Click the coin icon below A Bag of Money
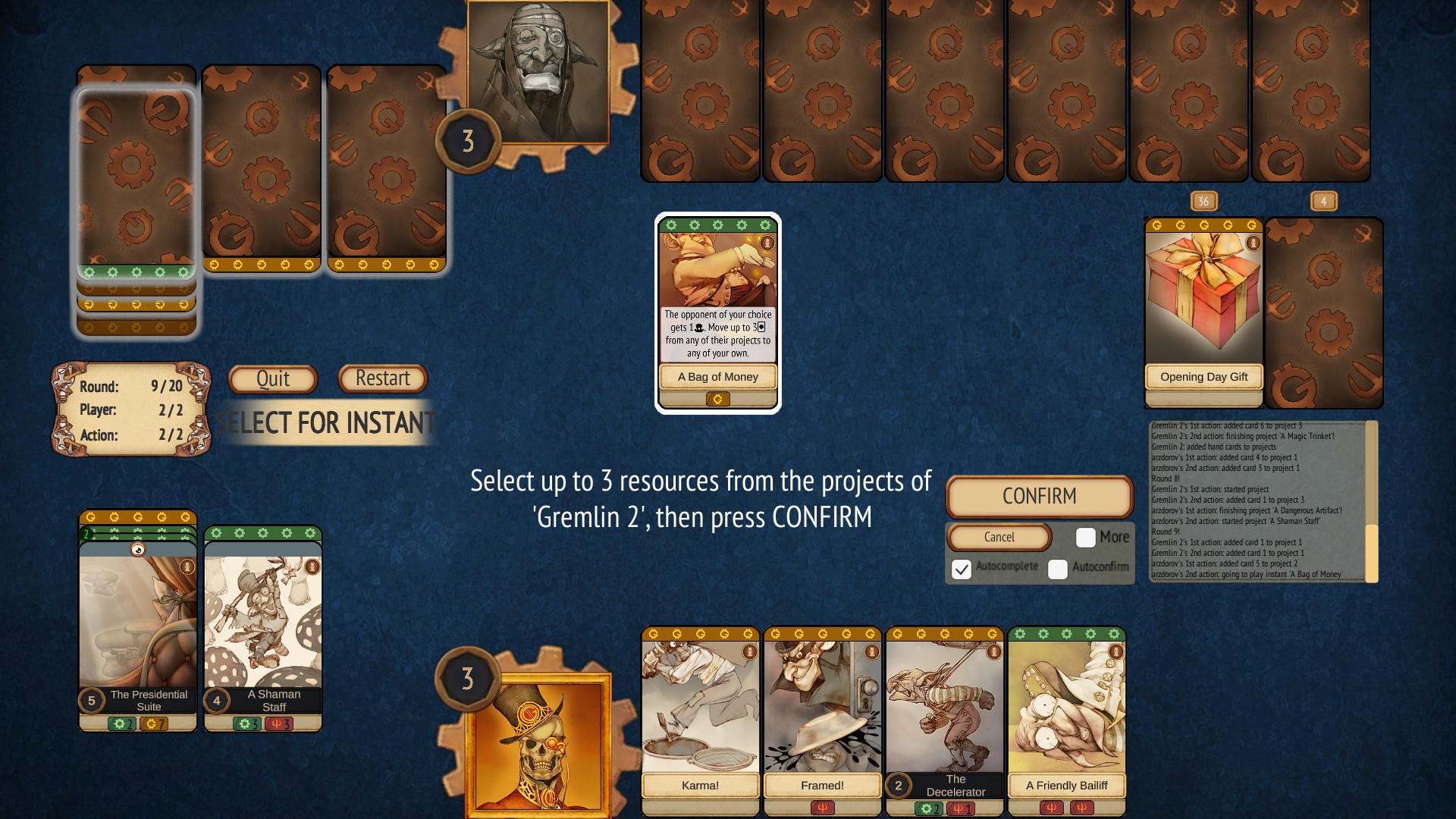The width and height of the screenshot is (1456, 819). click(x=717, y=400)
